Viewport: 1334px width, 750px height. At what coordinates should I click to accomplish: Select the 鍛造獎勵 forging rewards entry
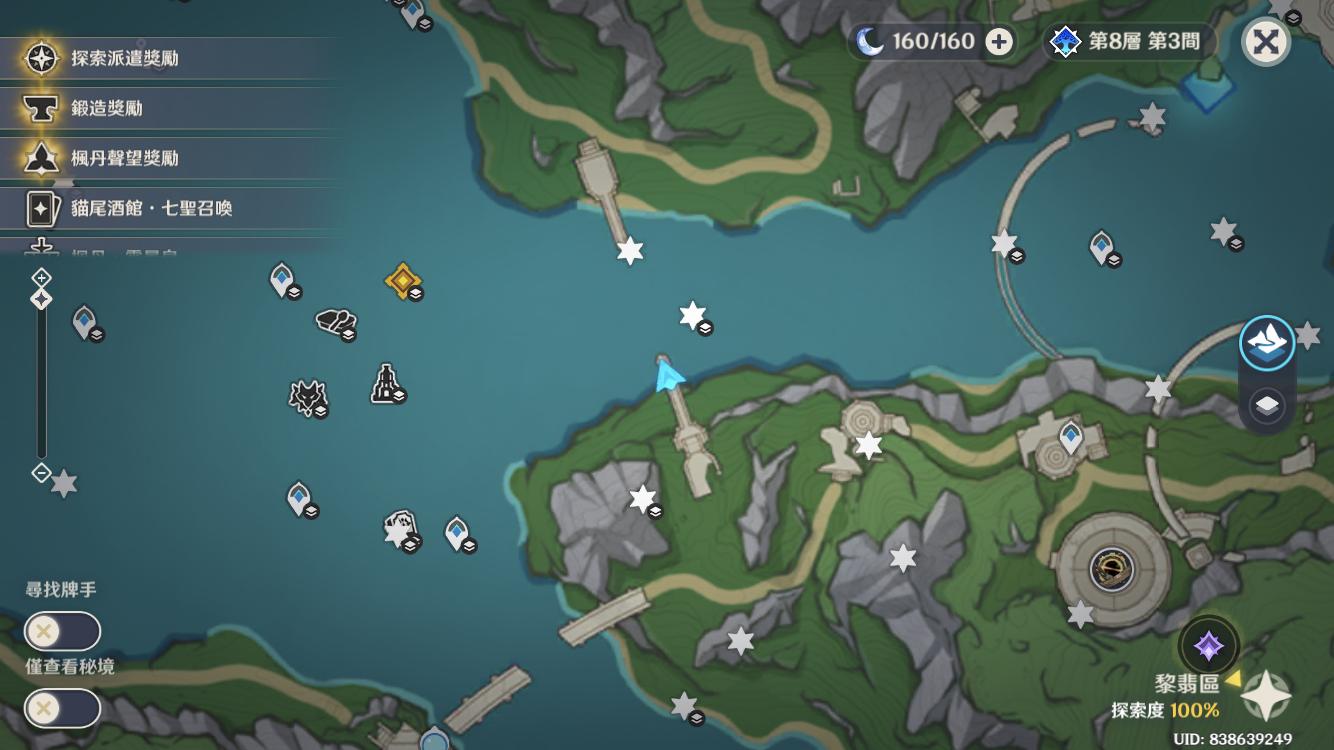[106, 108]
